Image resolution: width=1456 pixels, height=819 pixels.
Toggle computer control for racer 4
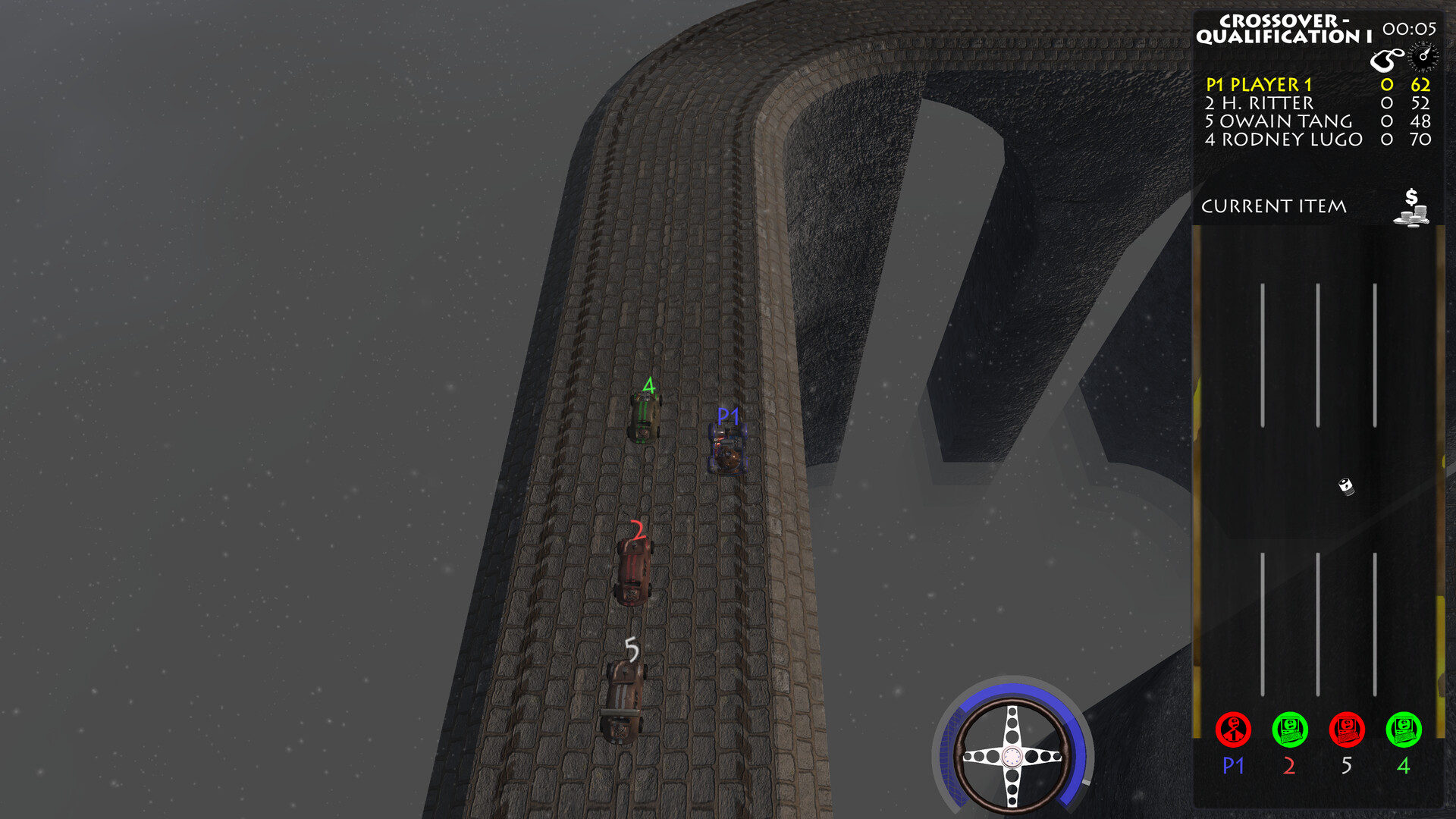click(x=1402, y=730)
